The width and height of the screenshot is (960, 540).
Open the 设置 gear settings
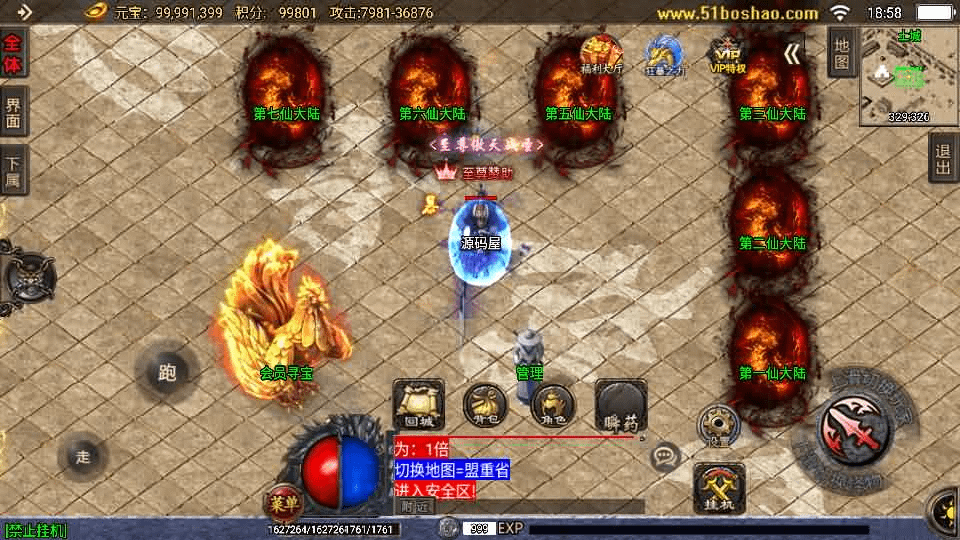(x=716, y=424)
